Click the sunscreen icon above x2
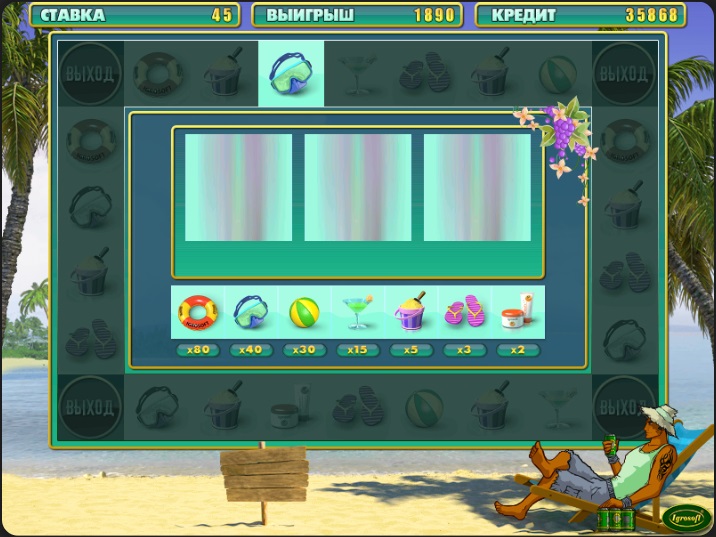 point(517,313)
